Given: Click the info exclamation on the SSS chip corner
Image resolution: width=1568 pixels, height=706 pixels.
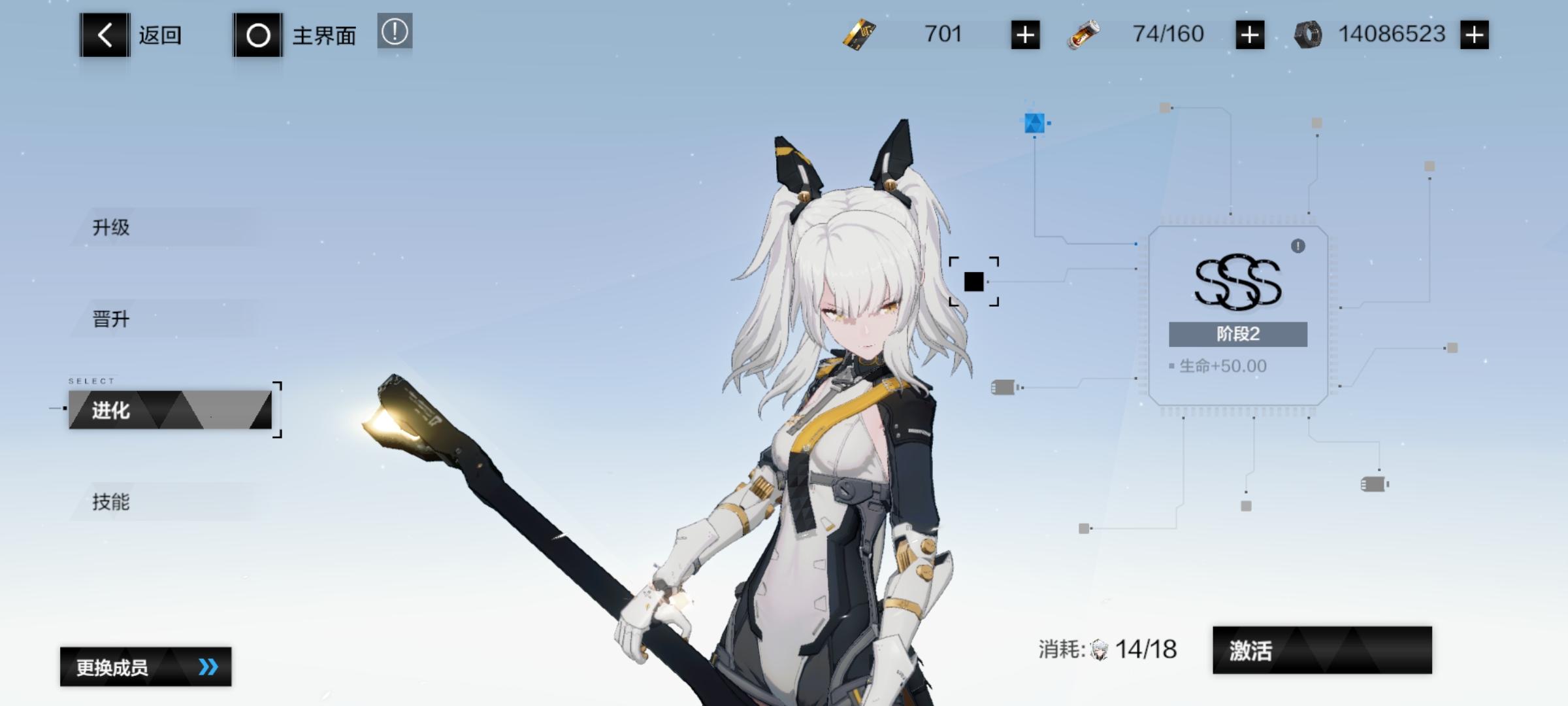Looking at the screenshot, I should (1299, 247).
